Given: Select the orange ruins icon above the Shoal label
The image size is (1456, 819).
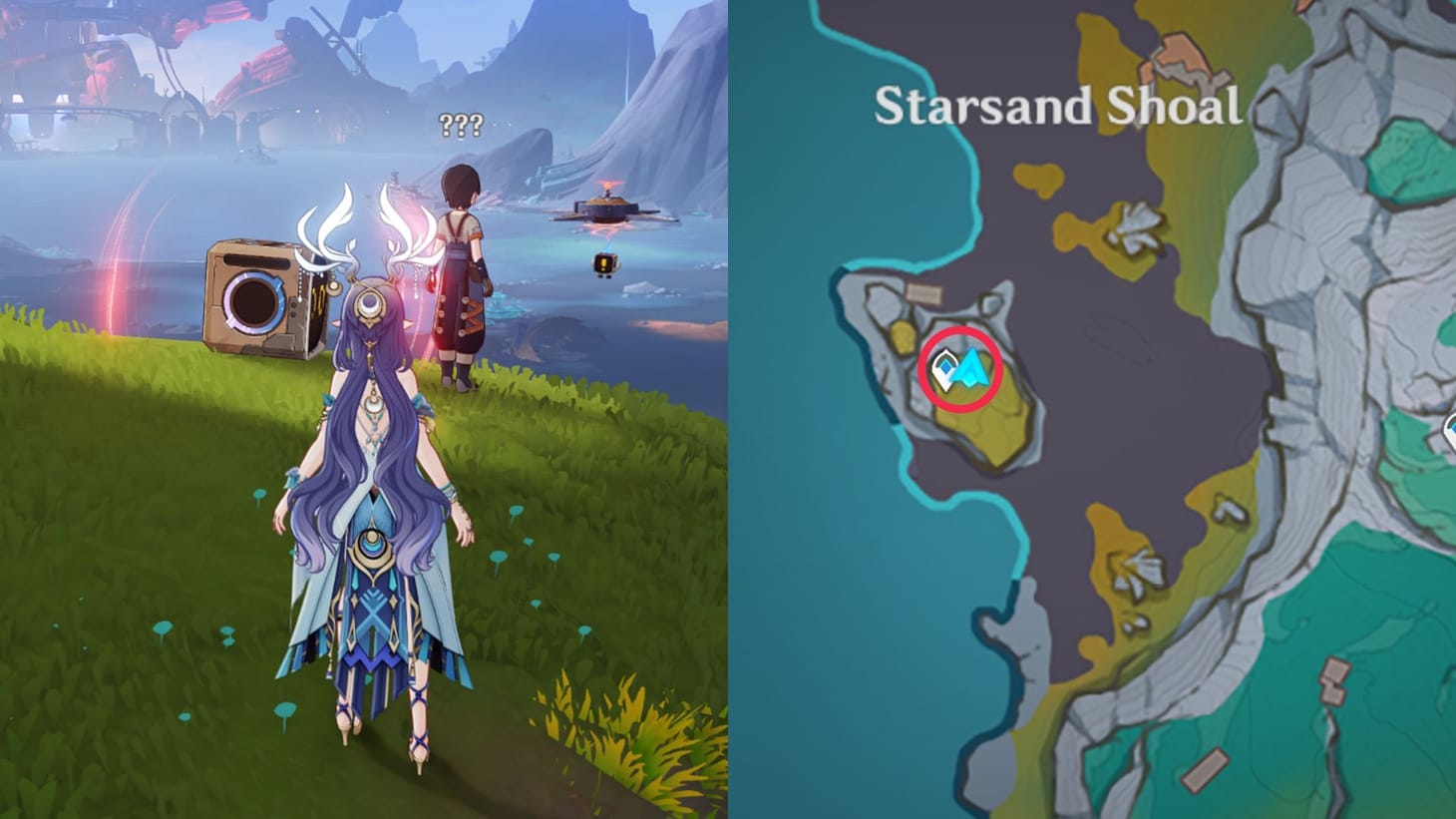Looking at the screenshot, I should (1177, 55).
